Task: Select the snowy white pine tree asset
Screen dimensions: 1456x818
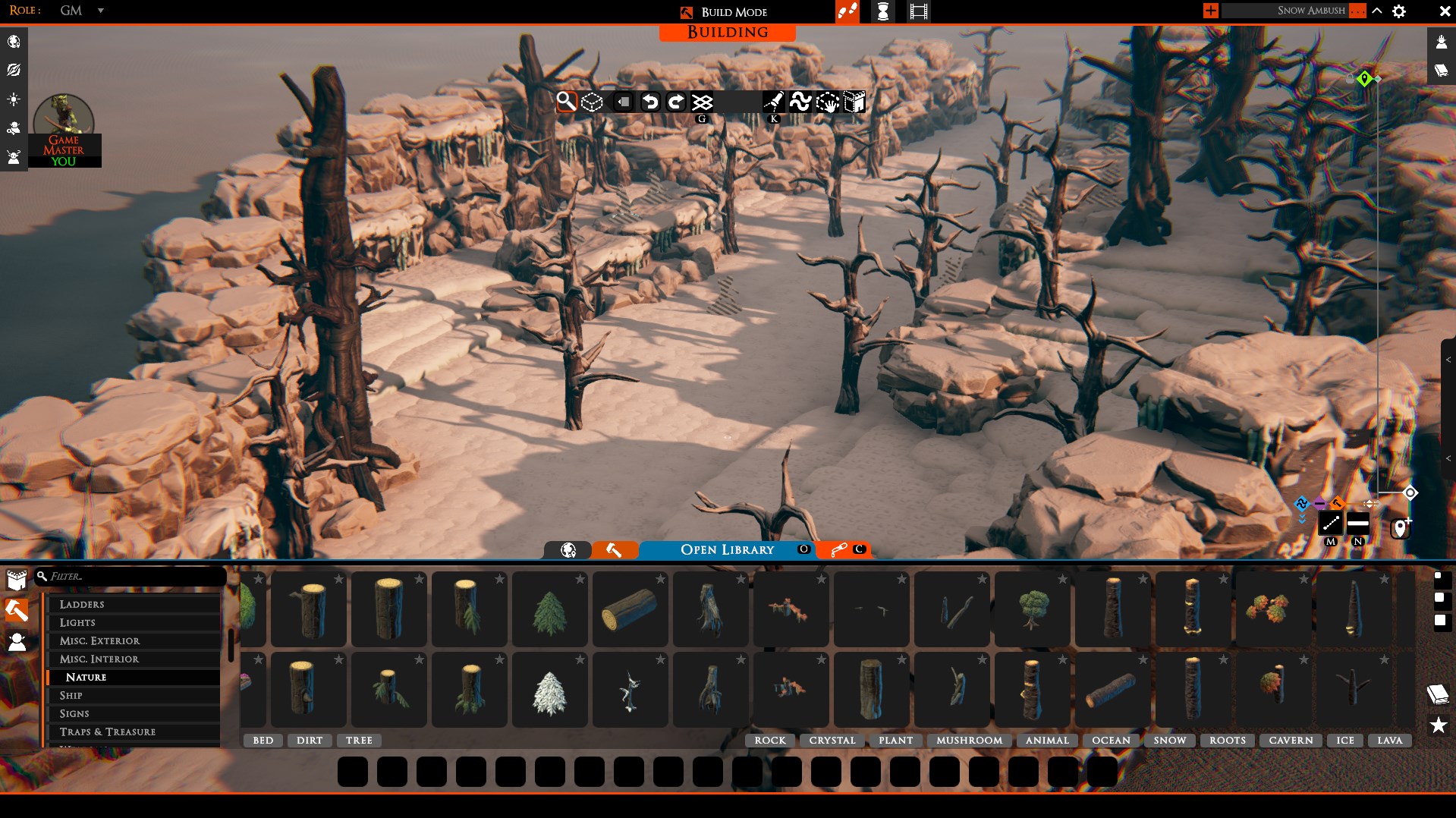Action: pos(549,692)
